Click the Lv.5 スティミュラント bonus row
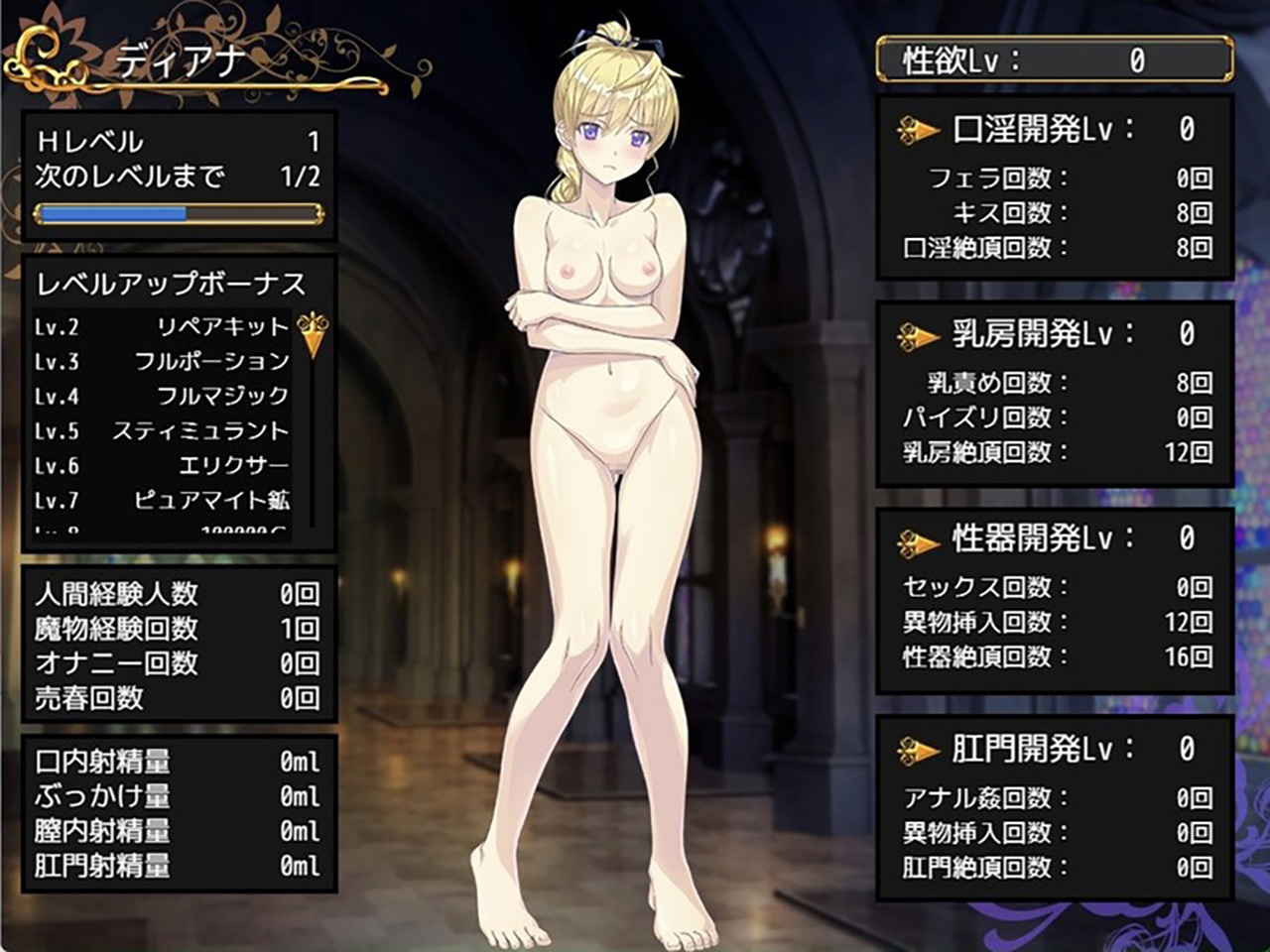This screenshot has height=952, width=1270. pos(162,431)
